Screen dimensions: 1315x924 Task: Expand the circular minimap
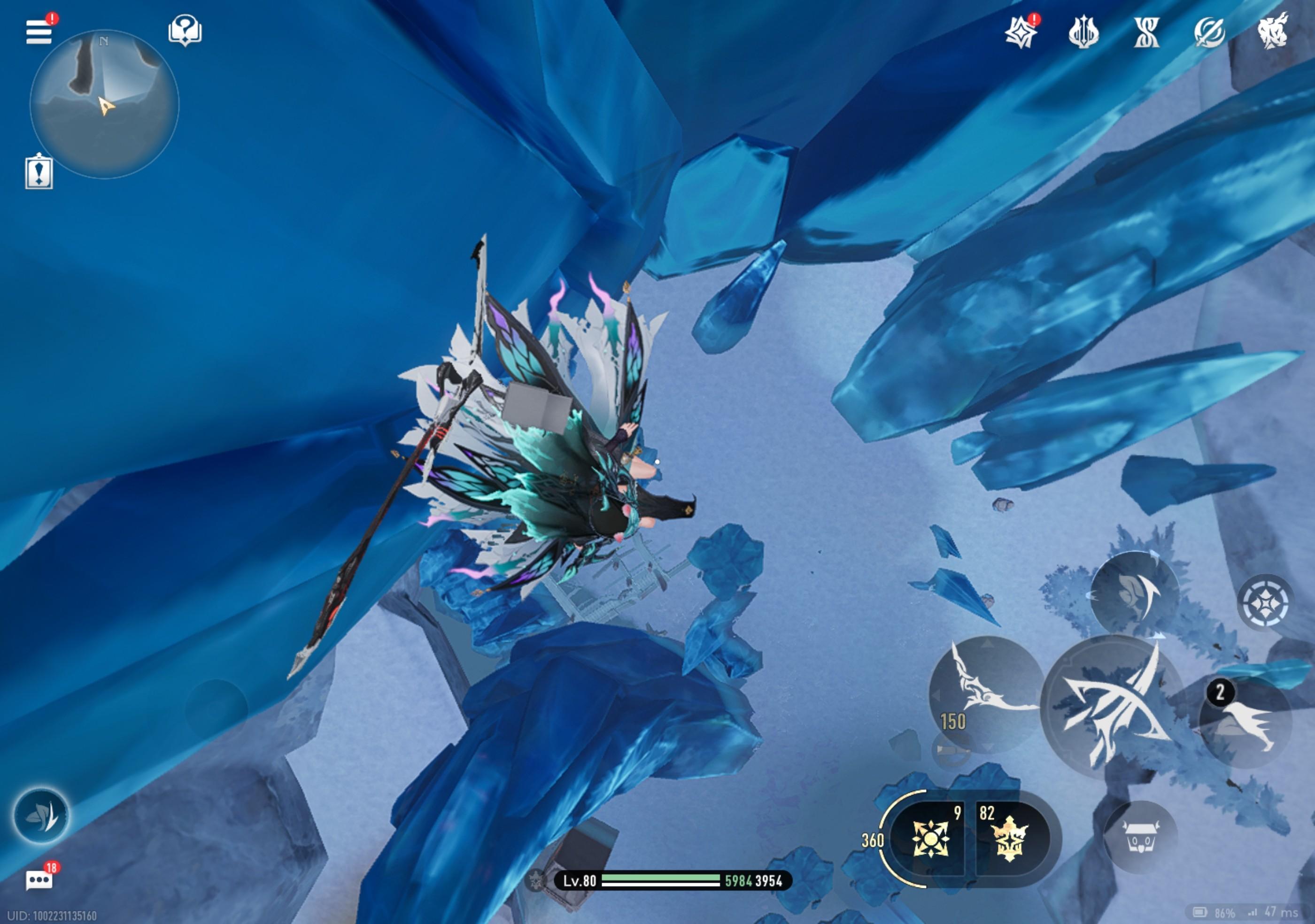click(104, 104)
